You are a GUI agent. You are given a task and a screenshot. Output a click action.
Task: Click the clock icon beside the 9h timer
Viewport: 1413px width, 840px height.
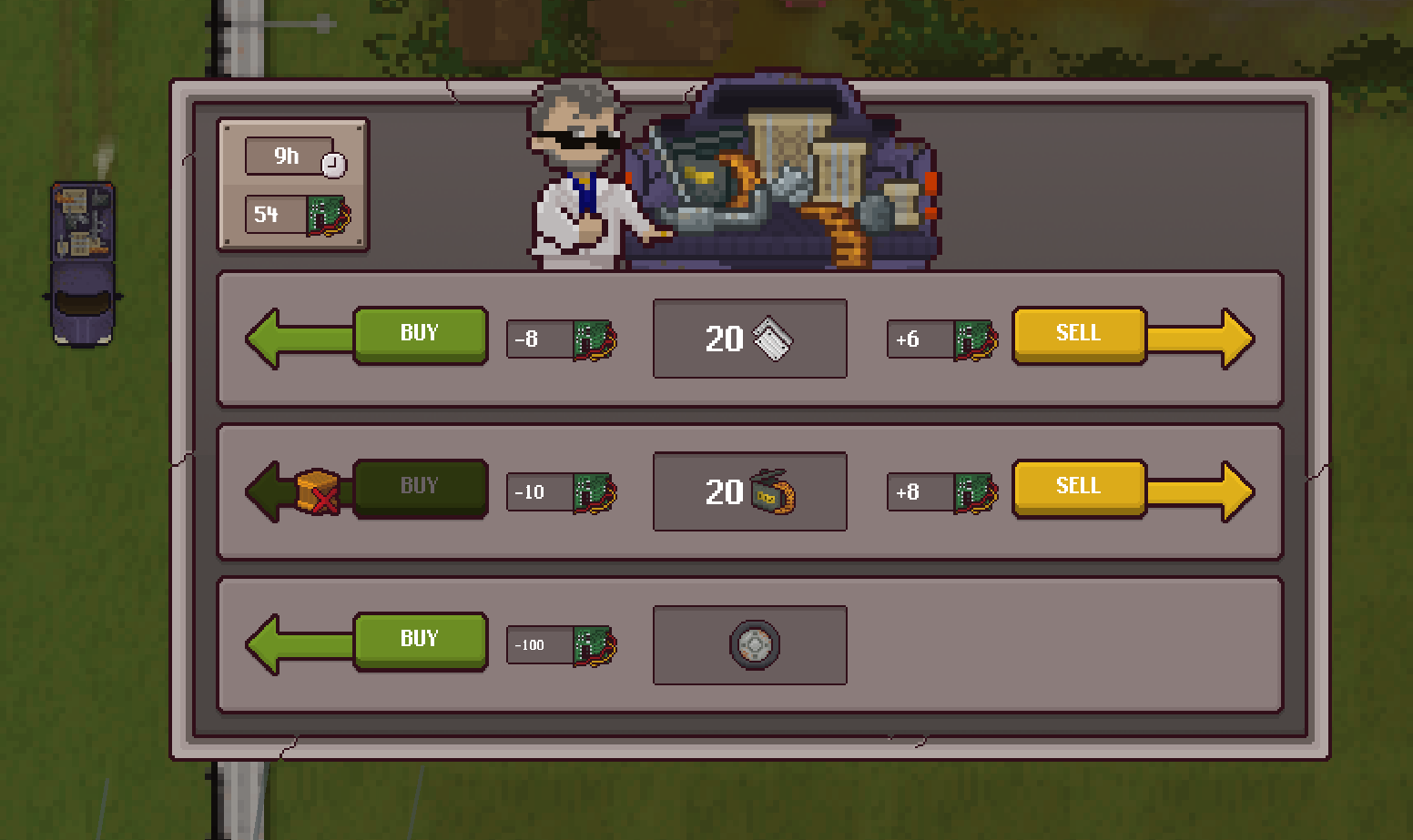(335, 165)
